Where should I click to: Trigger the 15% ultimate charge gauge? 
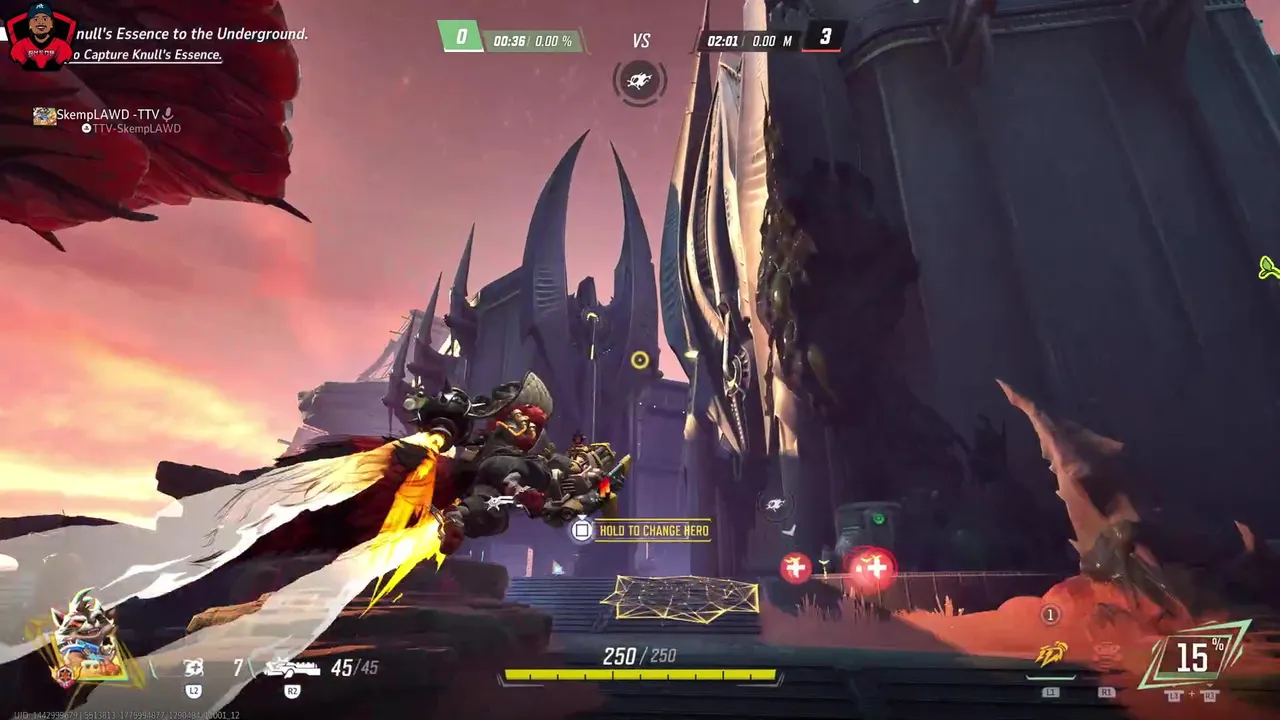[1193, 657]
